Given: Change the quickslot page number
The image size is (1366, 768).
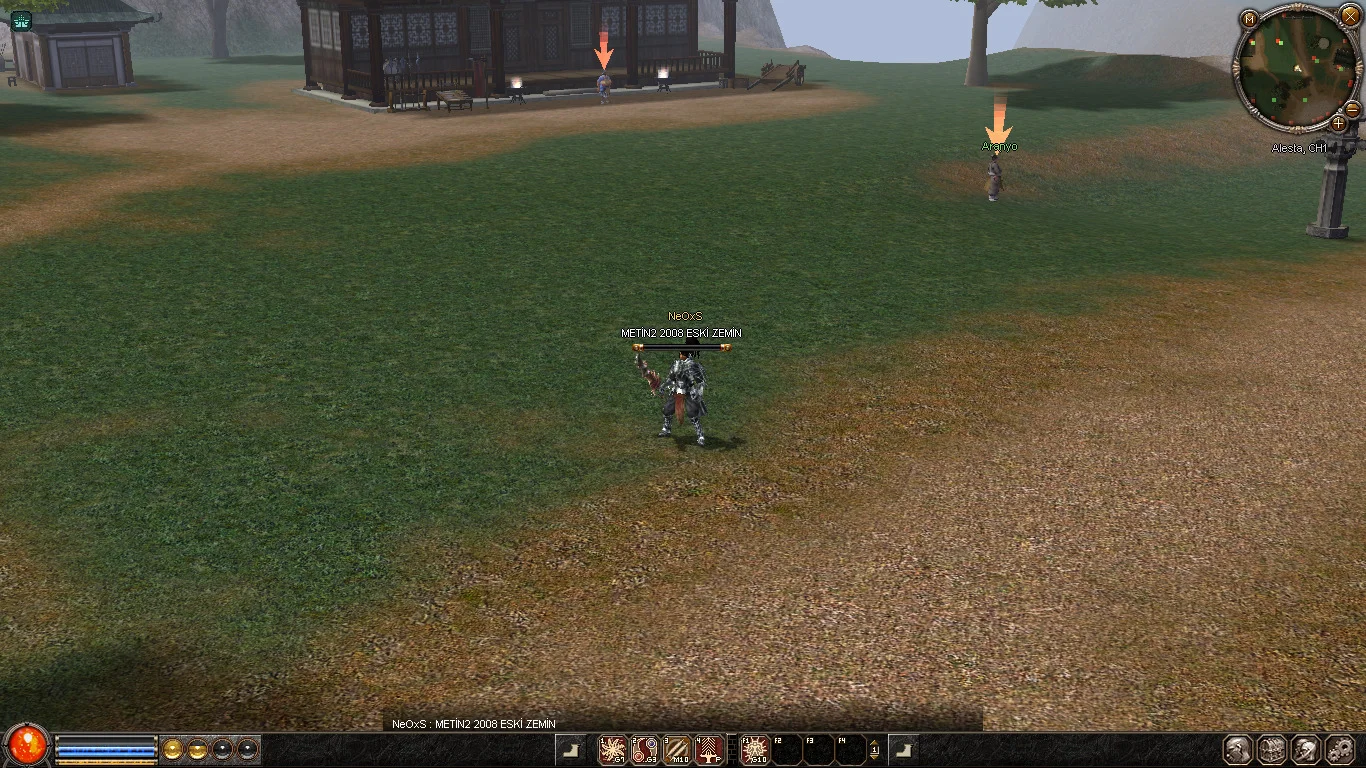Looking at the screenshot, I should pyautogui.click(x=875, y=749).
